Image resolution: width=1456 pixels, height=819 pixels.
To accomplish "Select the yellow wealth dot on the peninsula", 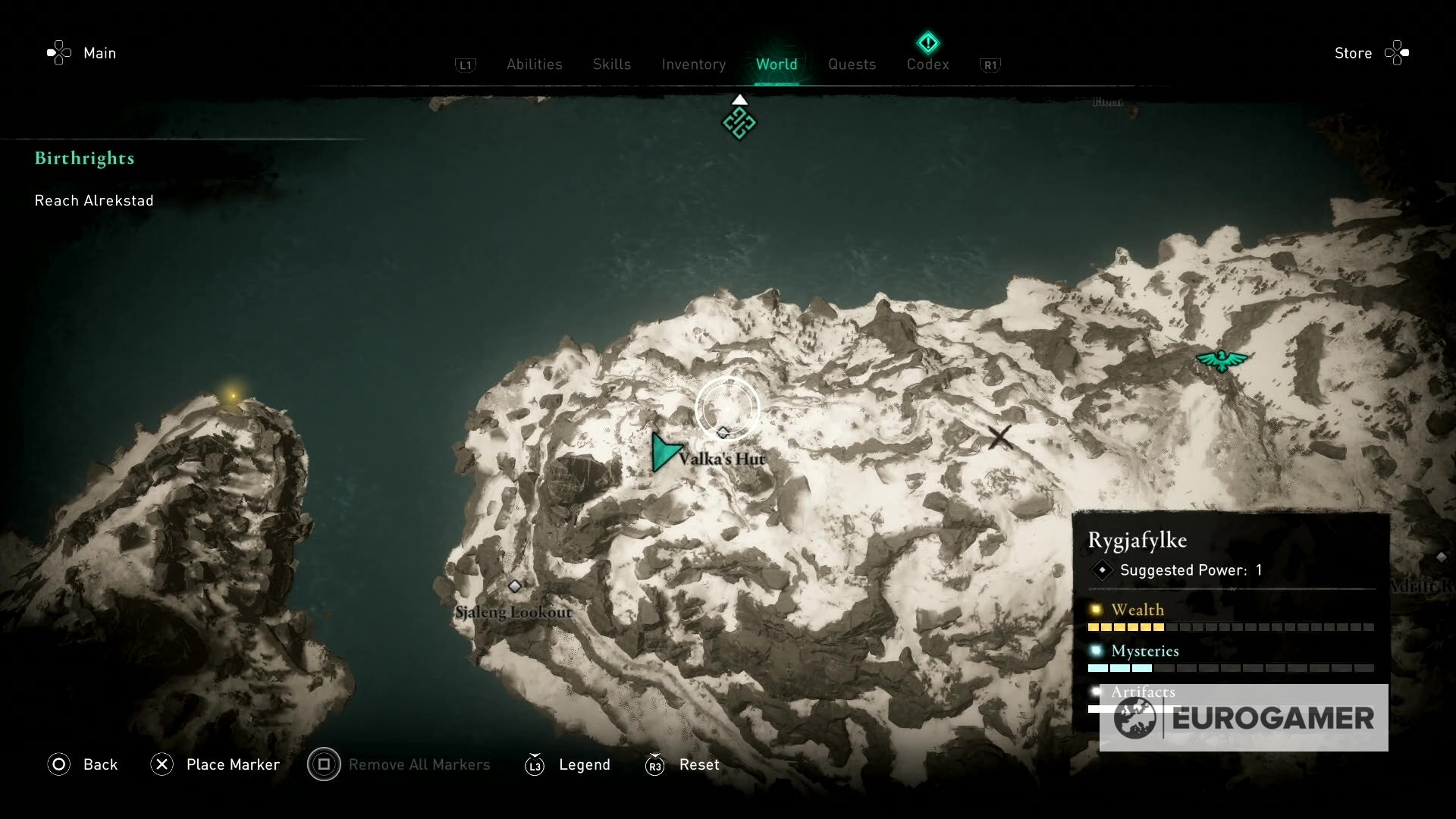I will (232, 396).
